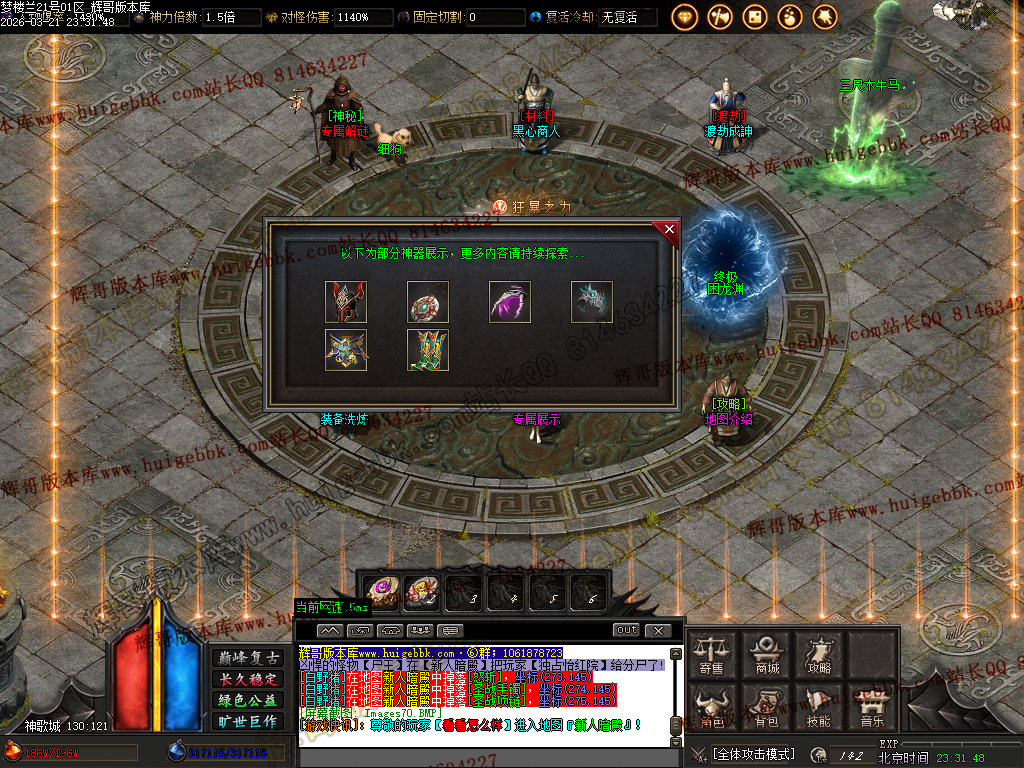
Task: Toggle the 音乐 music button
Action: pos(872,706)
